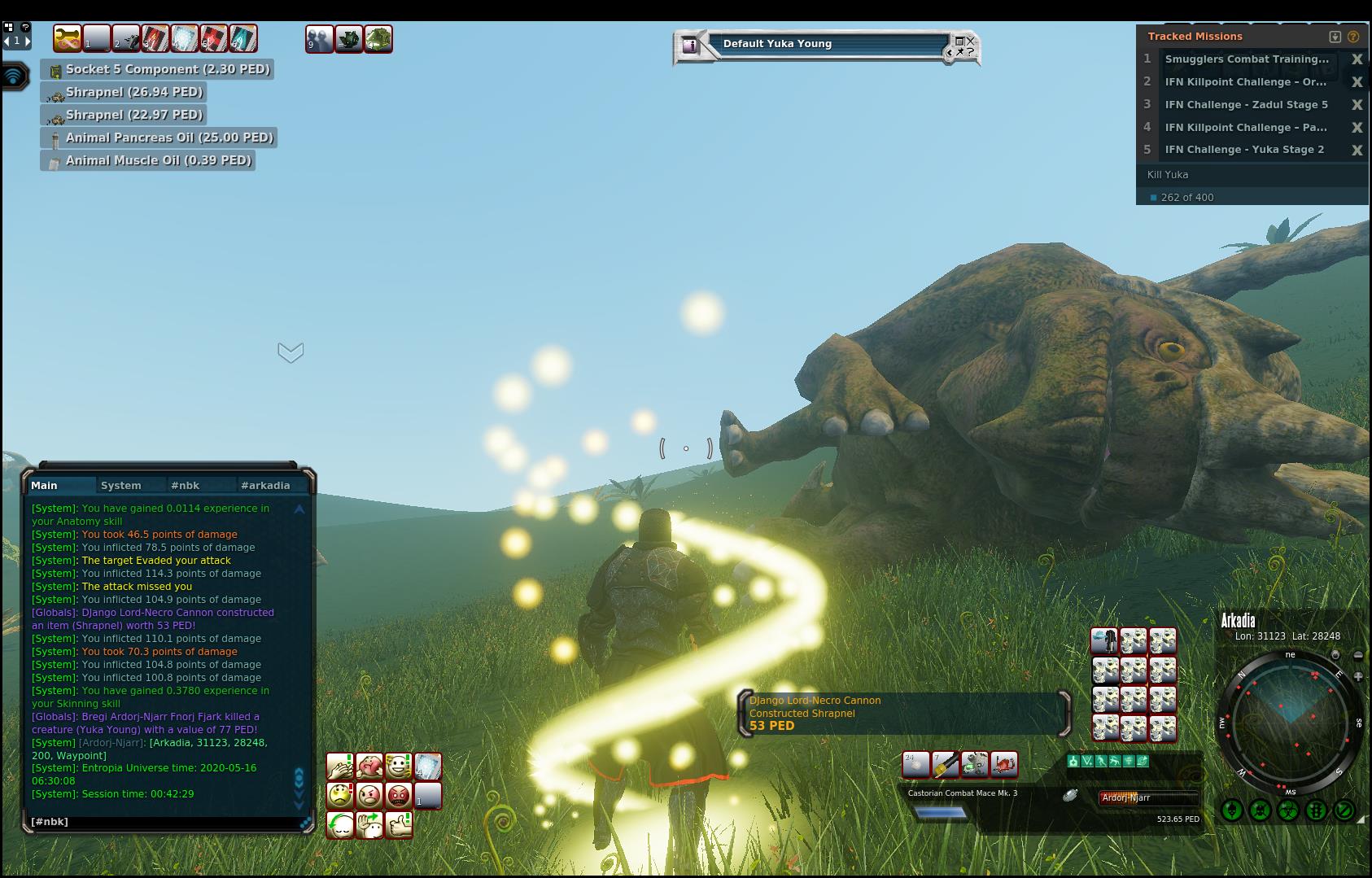Open the #arkadia chat channel tab
This screenshot has height=878, width=1372.
265,486
